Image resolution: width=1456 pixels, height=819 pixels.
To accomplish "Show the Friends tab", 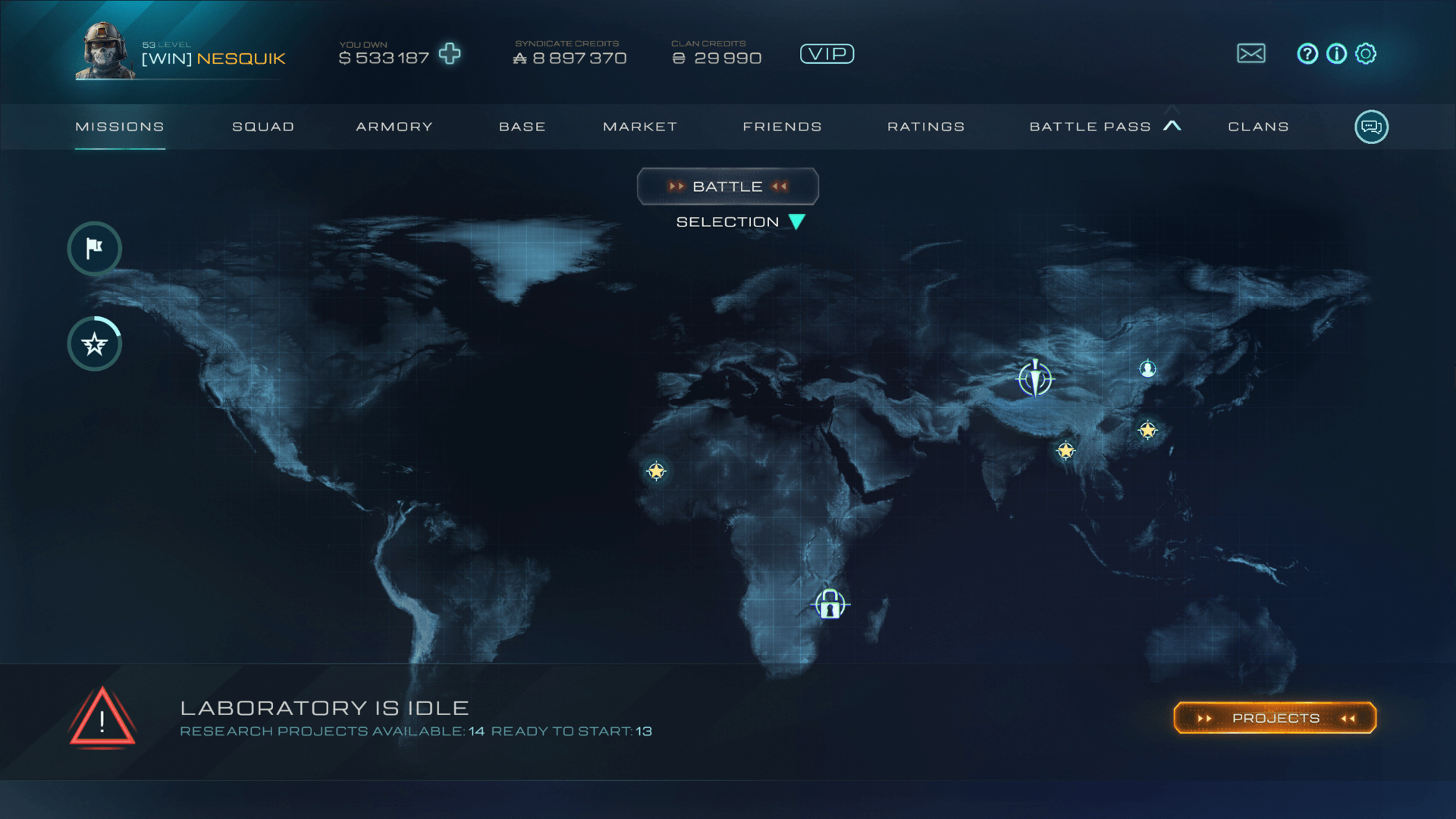I will pyautogui.click(x=783, y=127).
